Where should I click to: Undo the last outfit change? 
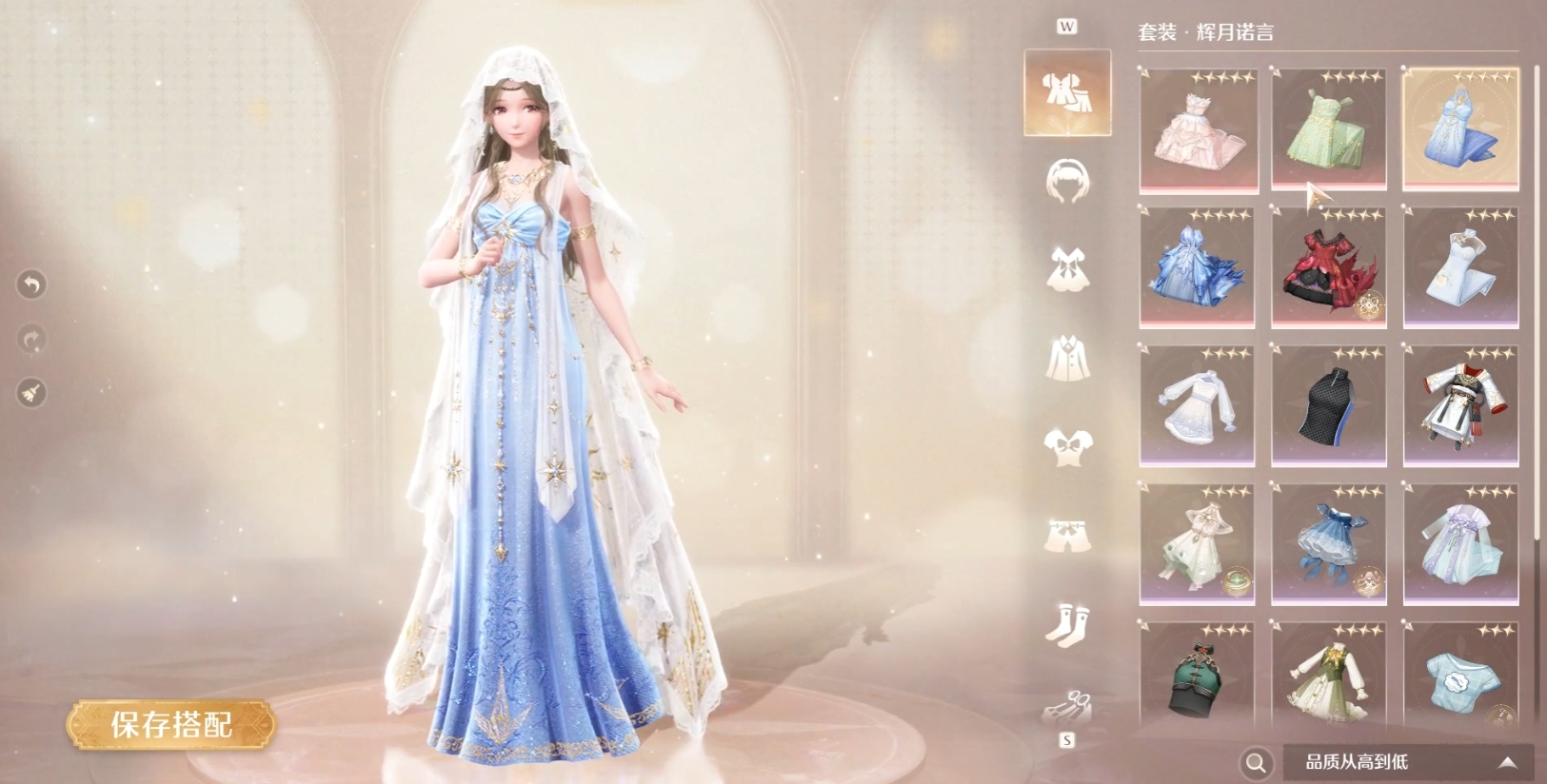tap(31, 284)
